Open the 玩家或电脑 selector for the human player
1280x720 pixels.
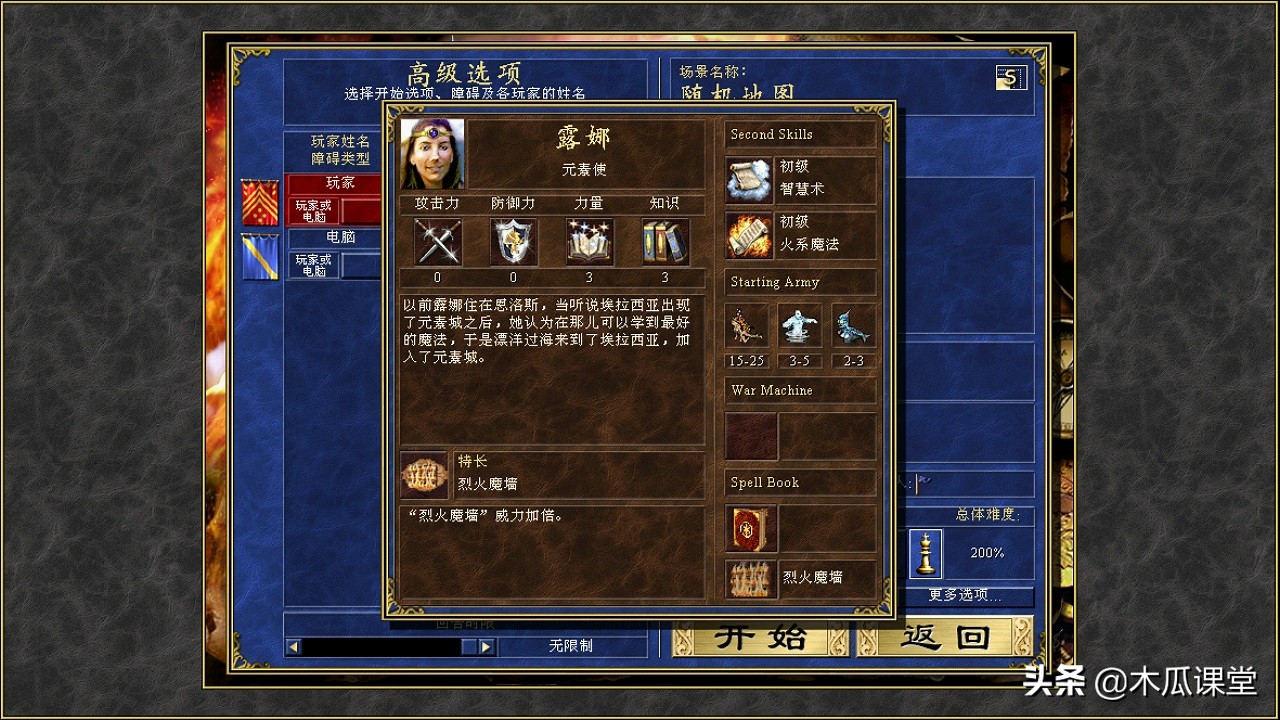coord(312,211)
